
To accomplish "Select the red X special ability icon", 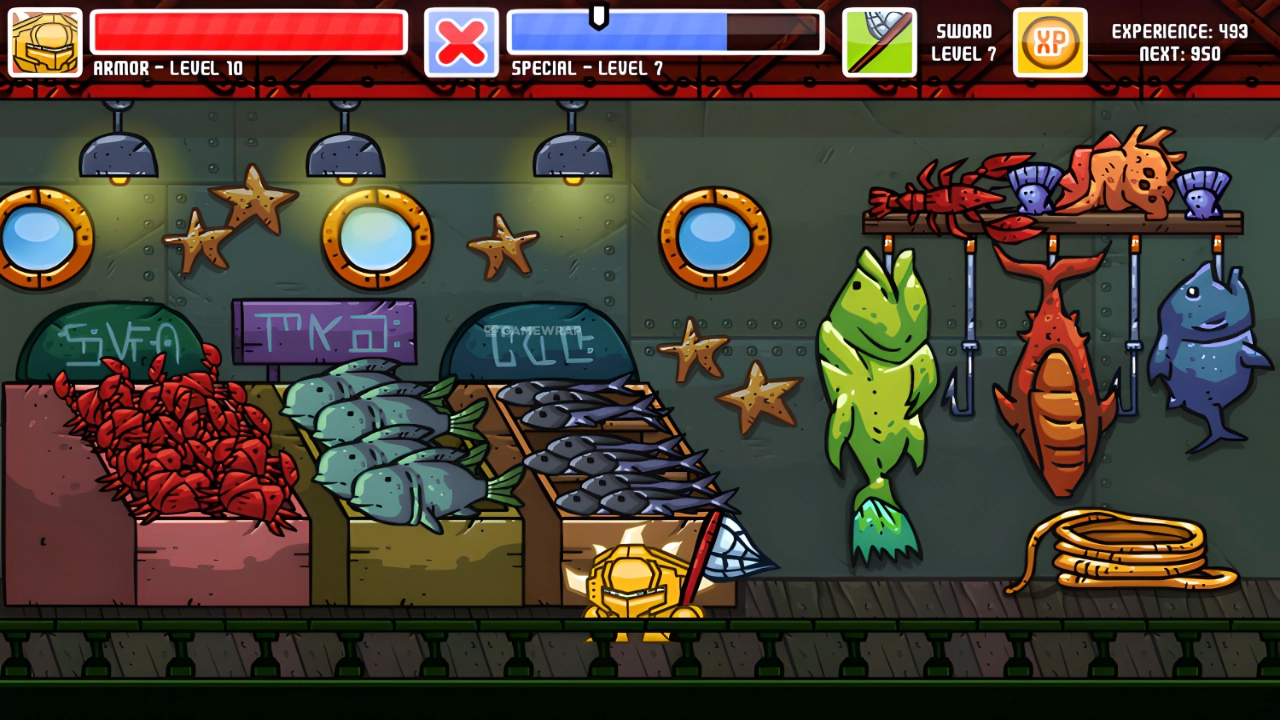I will [x=461, y=42].
